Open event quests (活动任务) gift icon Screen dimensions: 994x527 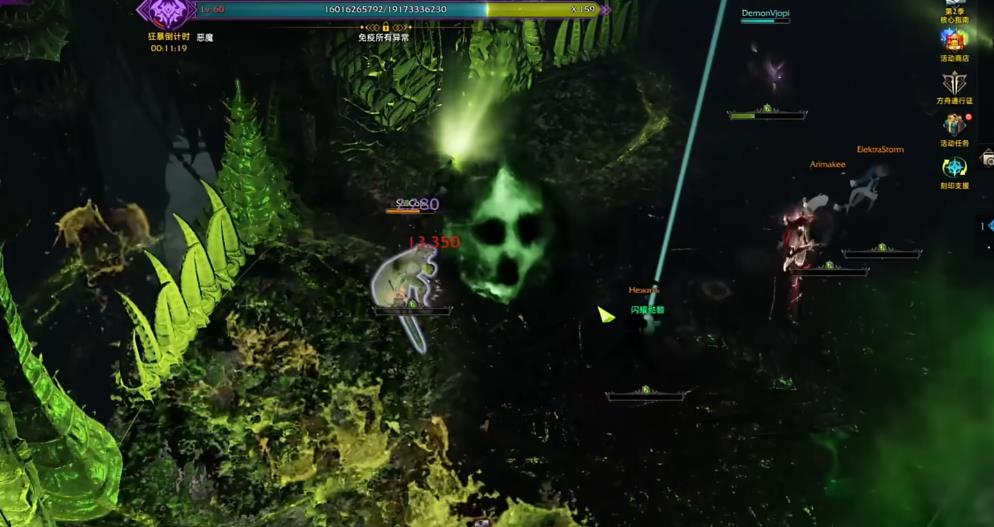[x=954, y=126]
